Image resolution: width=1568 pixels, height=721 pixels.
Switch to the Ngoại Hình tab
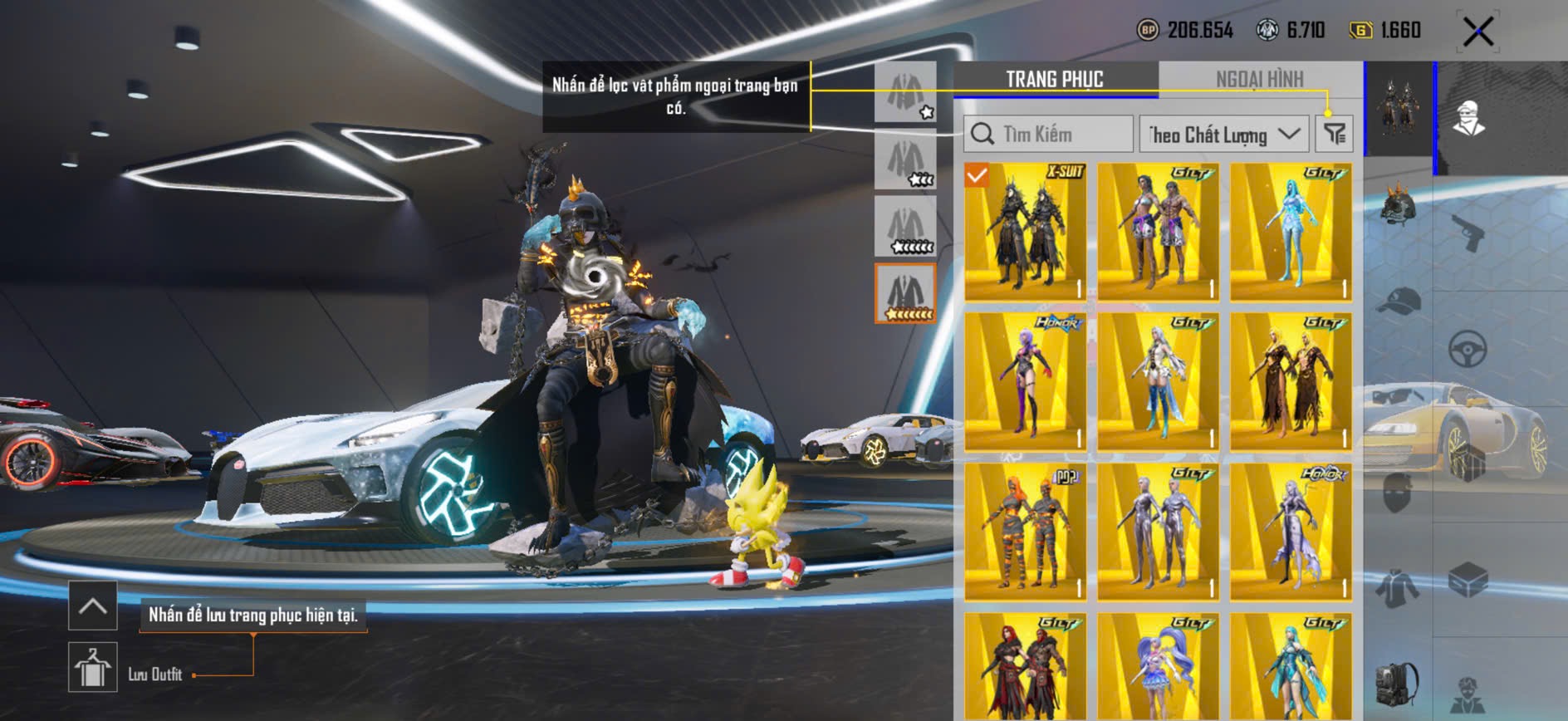point(1259,80)
